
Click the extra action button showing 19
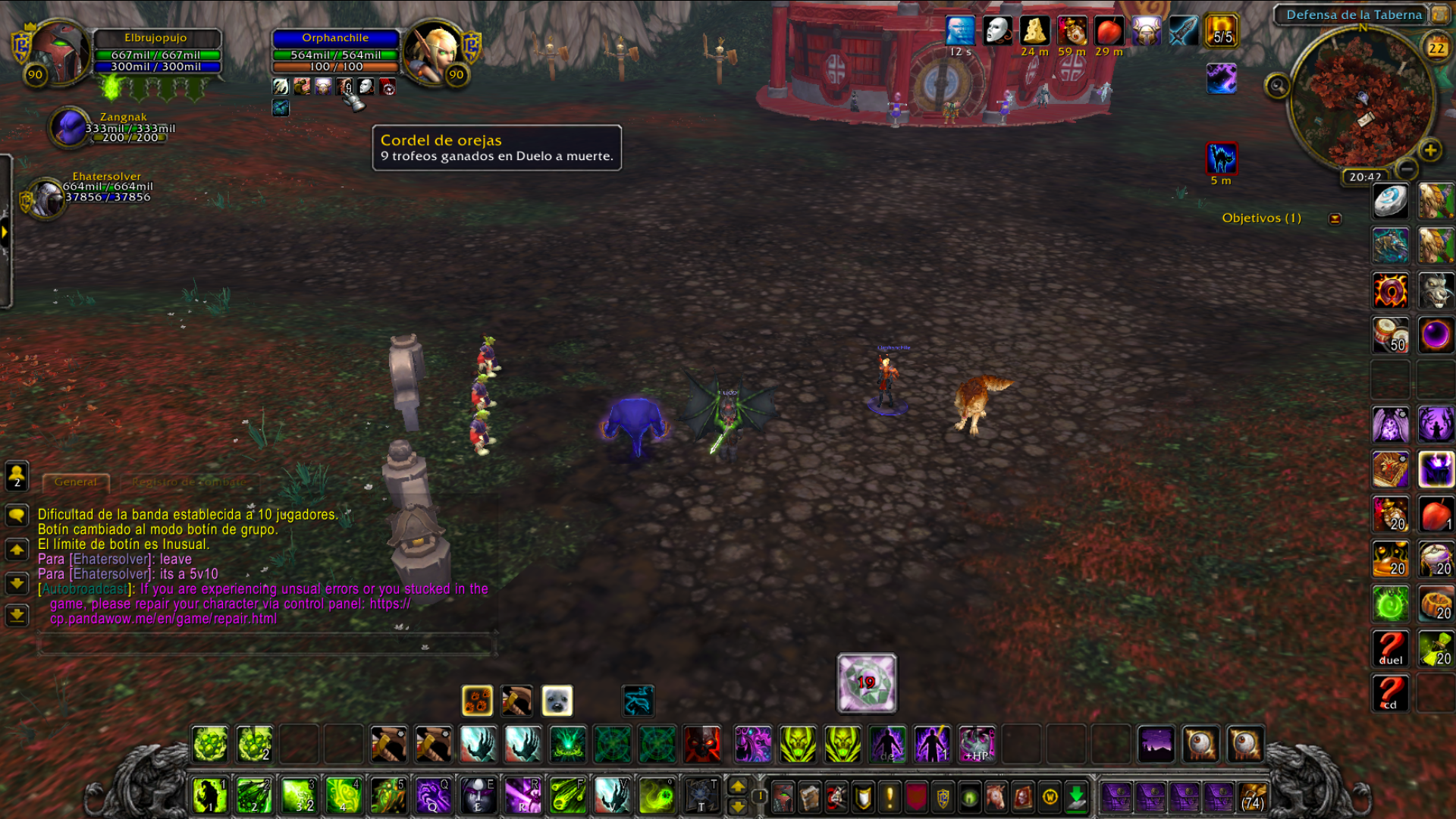866,682
